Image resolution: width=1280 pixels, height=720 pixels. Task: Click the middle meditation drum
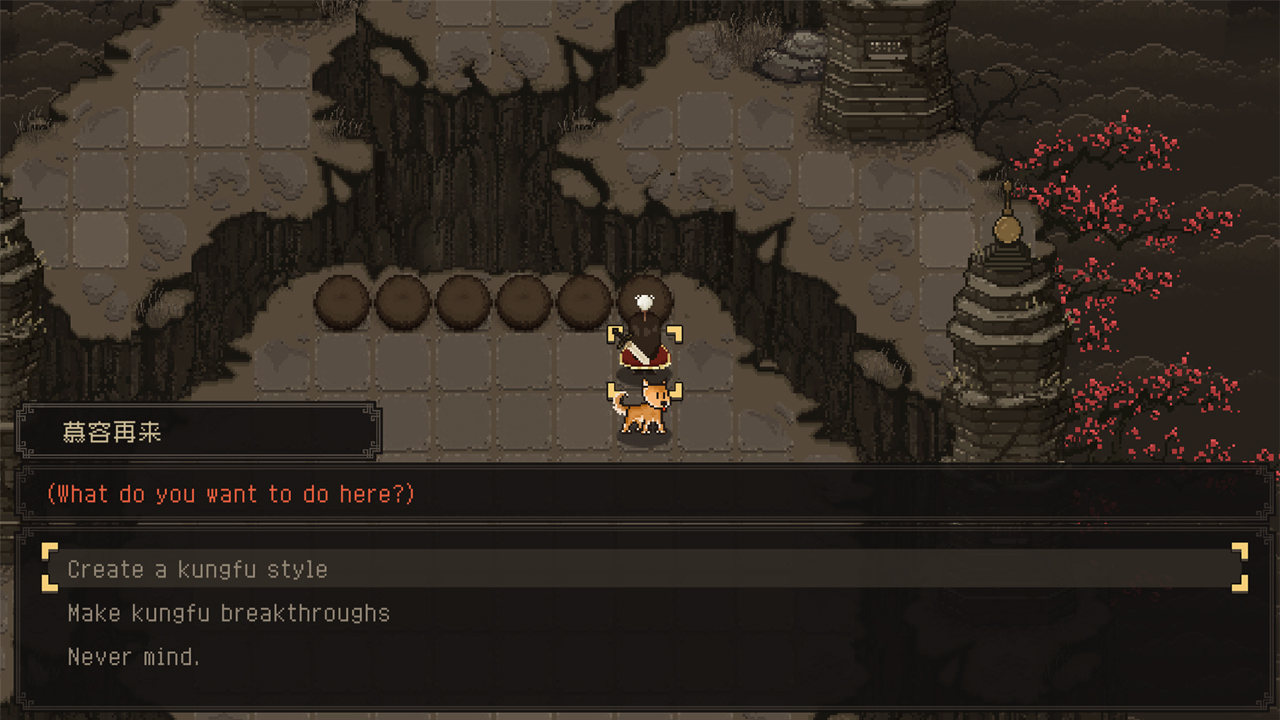point(462,300)
